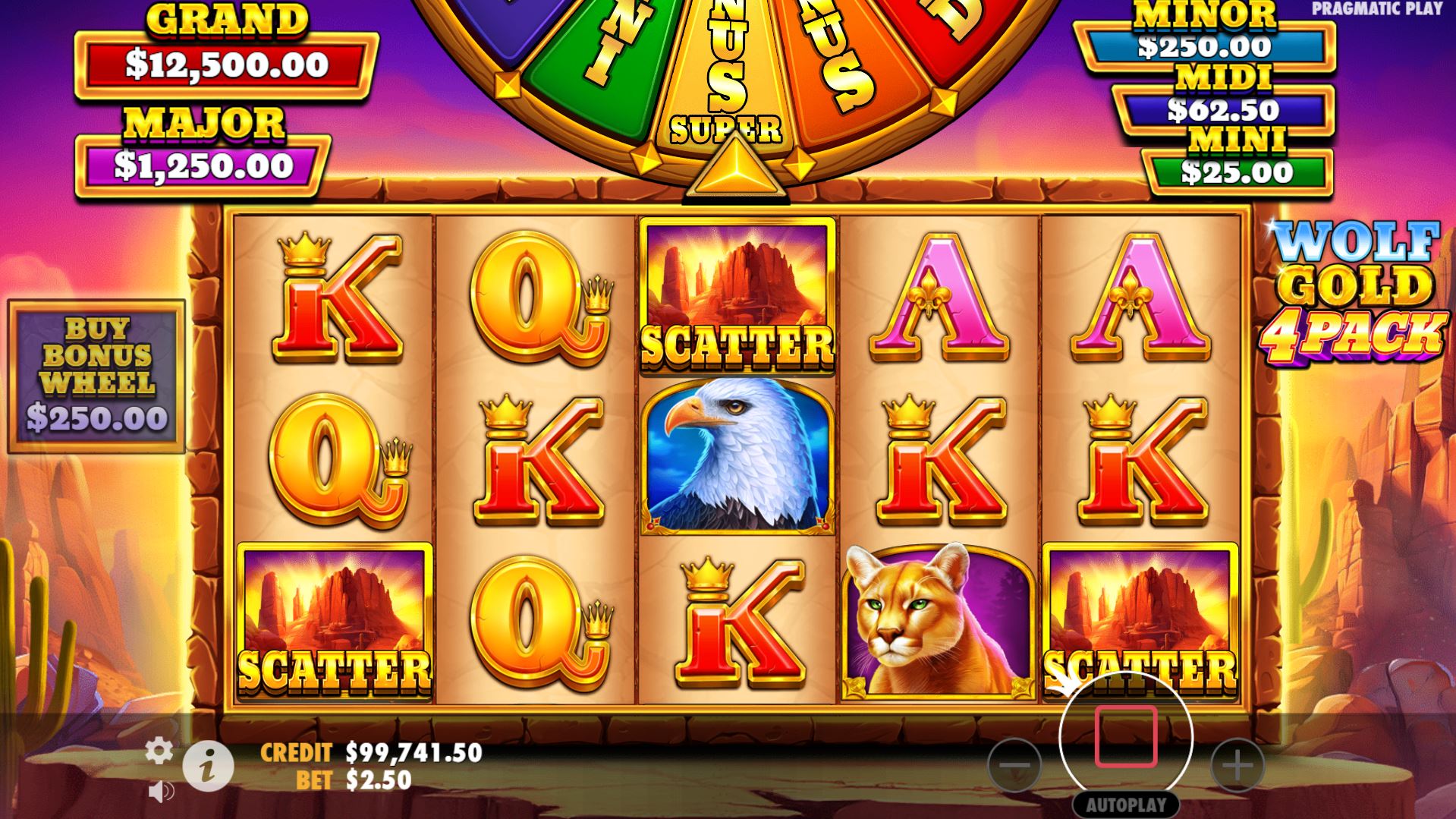Screen dimensions: 1456x819
Task: Stop the spin with the red square button
Action: point(1126,736)
